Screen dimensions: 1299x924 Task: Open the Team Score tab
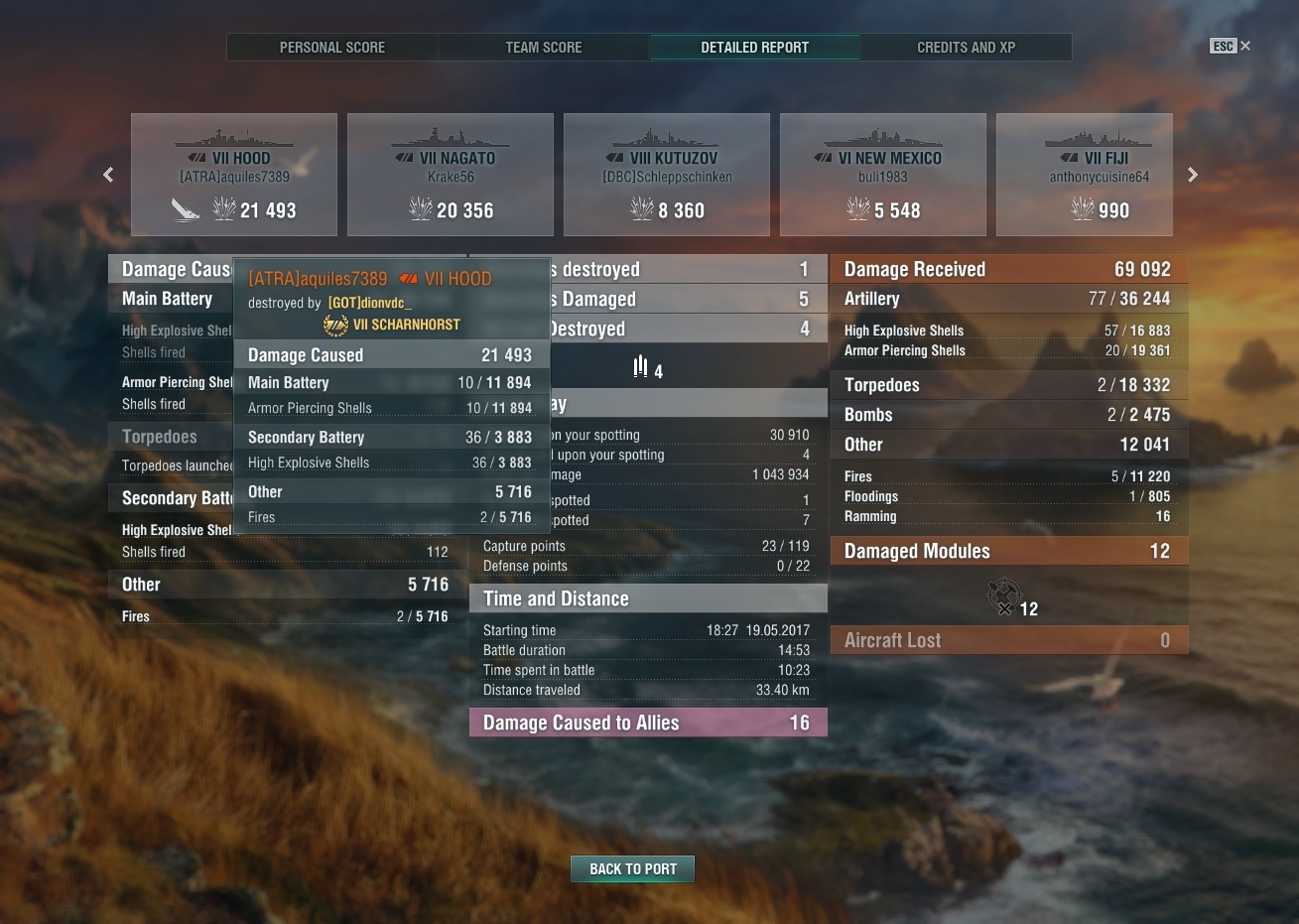(x=543, y=48)
